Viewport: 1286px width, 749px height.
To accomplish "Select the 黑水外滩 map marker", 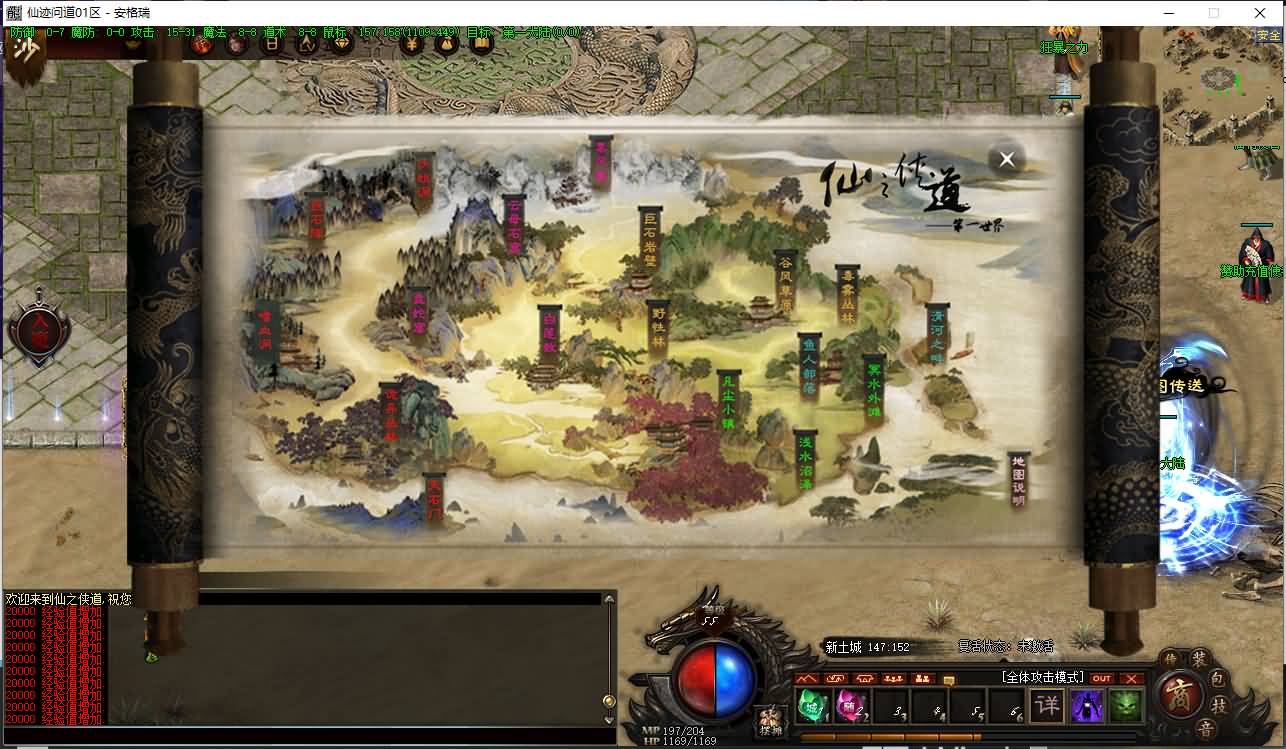I will click(874, 387).
